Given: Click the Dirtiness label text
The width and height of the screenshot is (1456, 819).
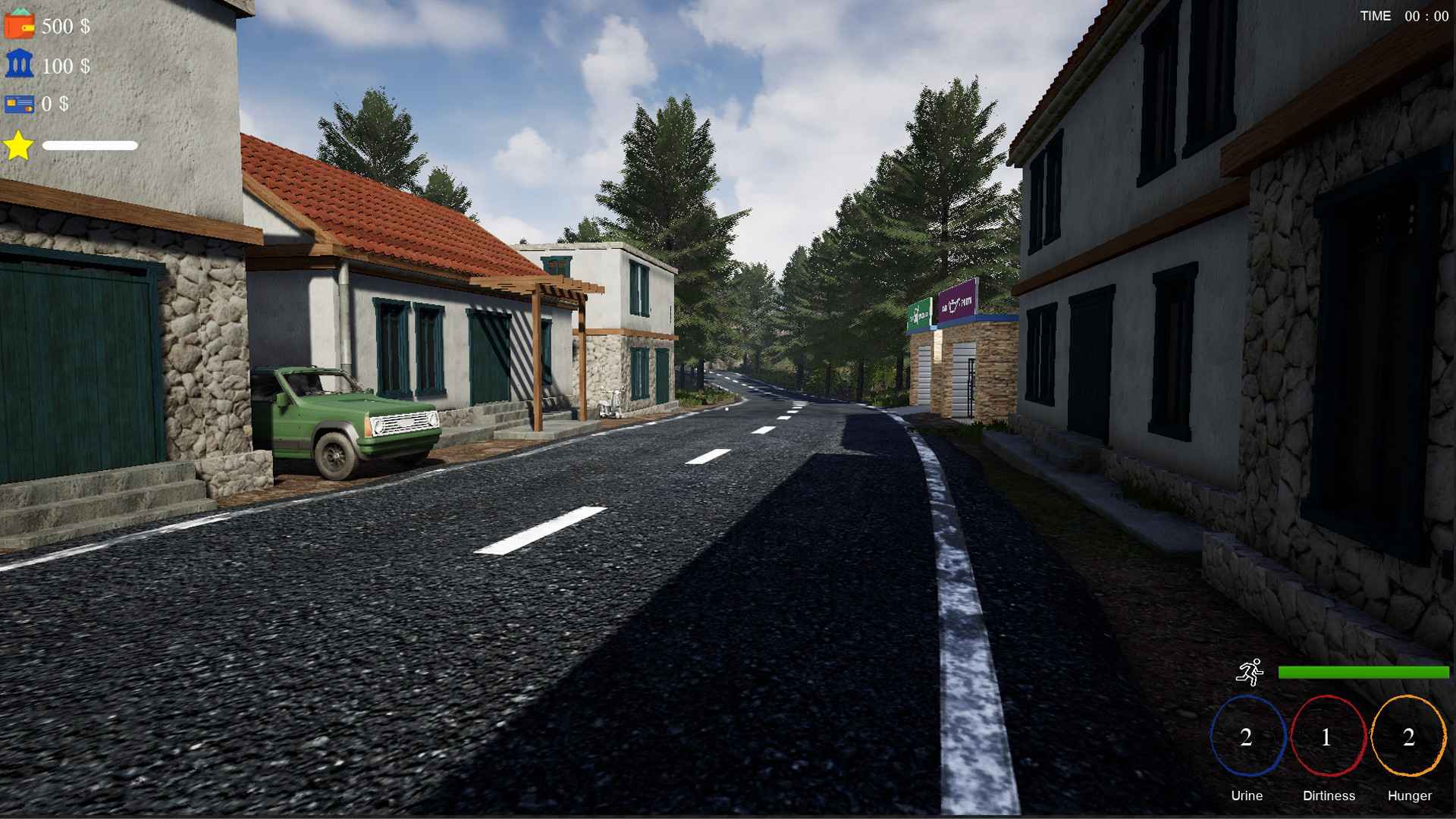Looking at the screenshot, I should [x=1328, y=795].
